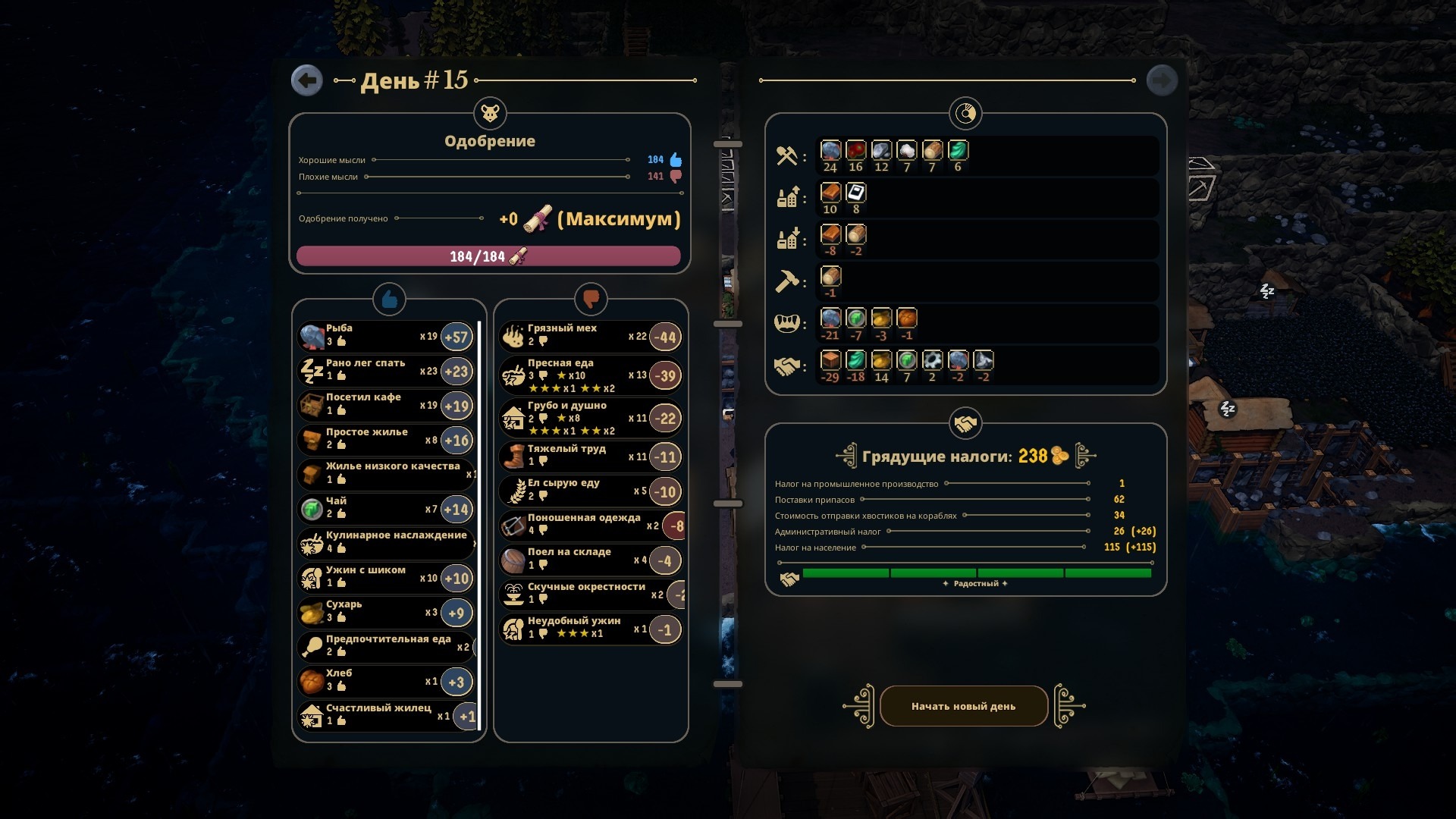Start a new day

[963, 706]
